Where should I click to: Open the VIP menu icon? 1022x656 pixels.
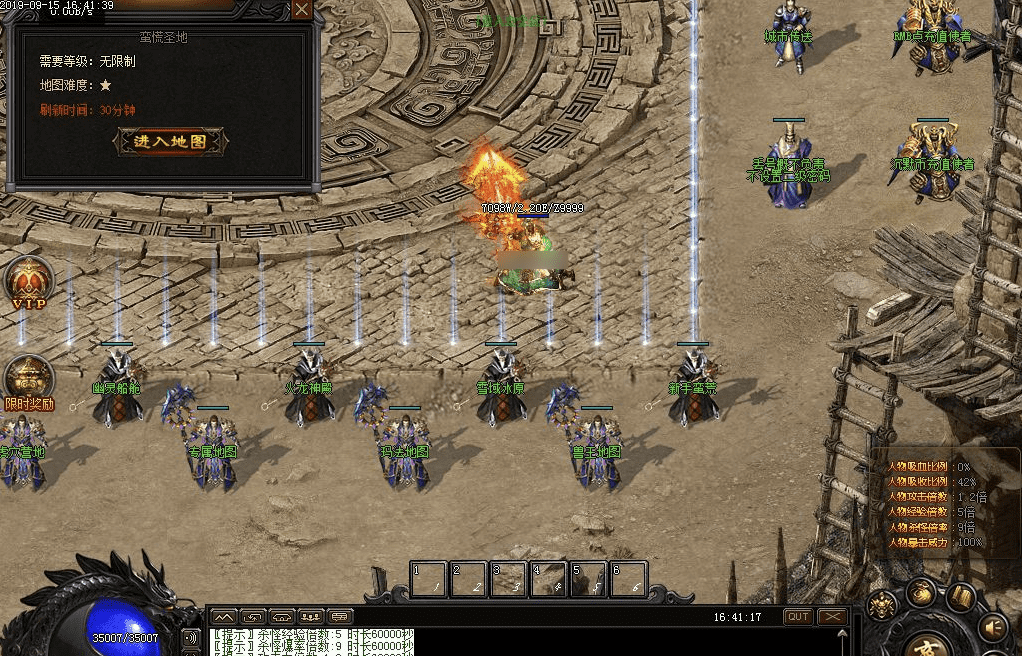(x=28, y=283)
